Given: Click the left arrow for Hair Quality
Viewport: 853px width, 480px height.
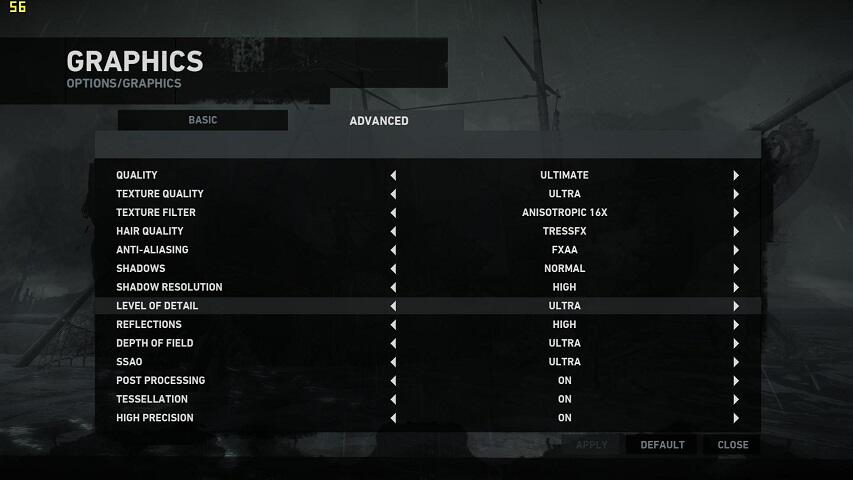Looking at the screenshot, I should click(x=393, y=232).
